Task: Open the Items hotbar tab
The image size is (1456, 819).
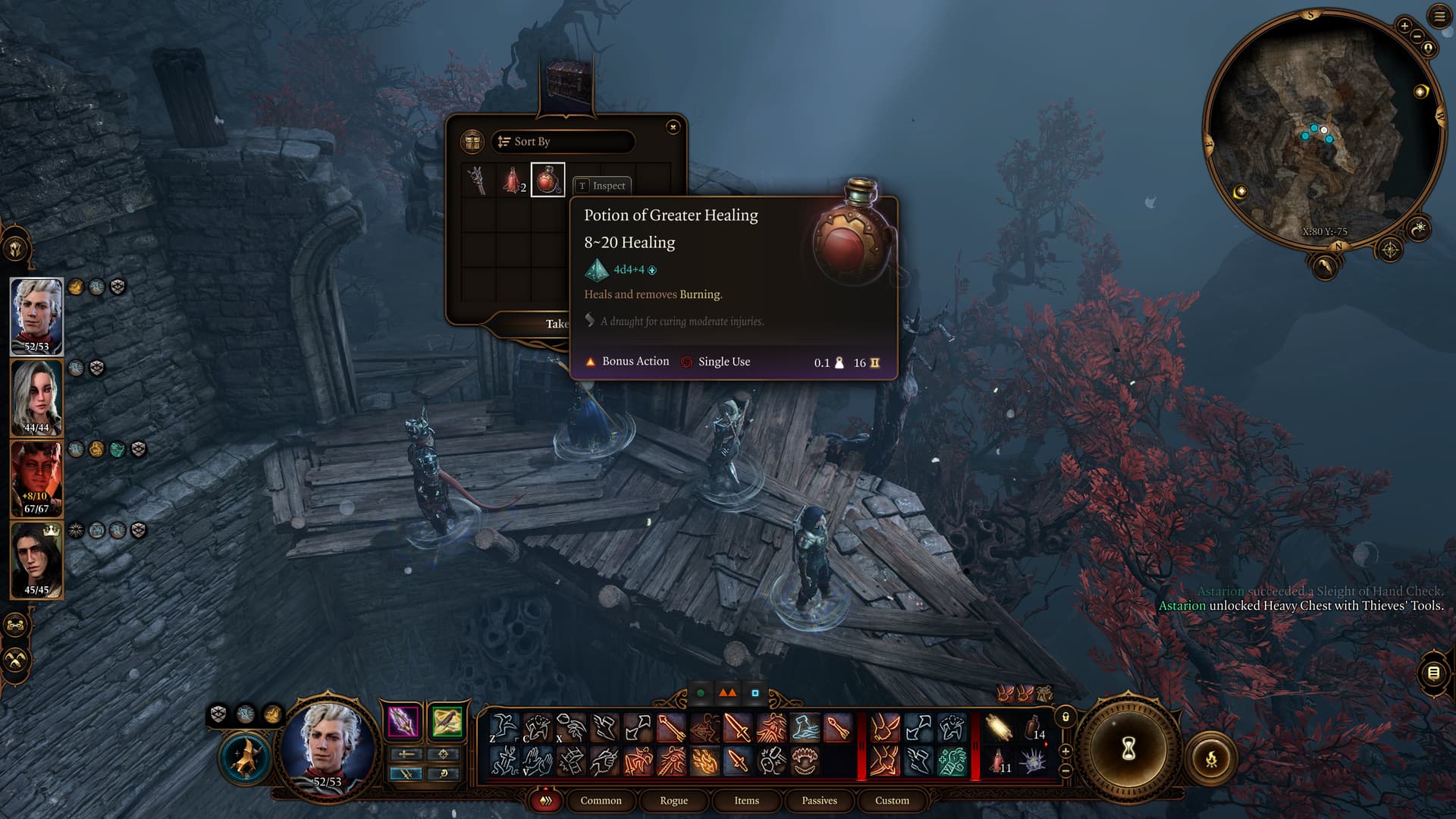Action: (746, 801)
